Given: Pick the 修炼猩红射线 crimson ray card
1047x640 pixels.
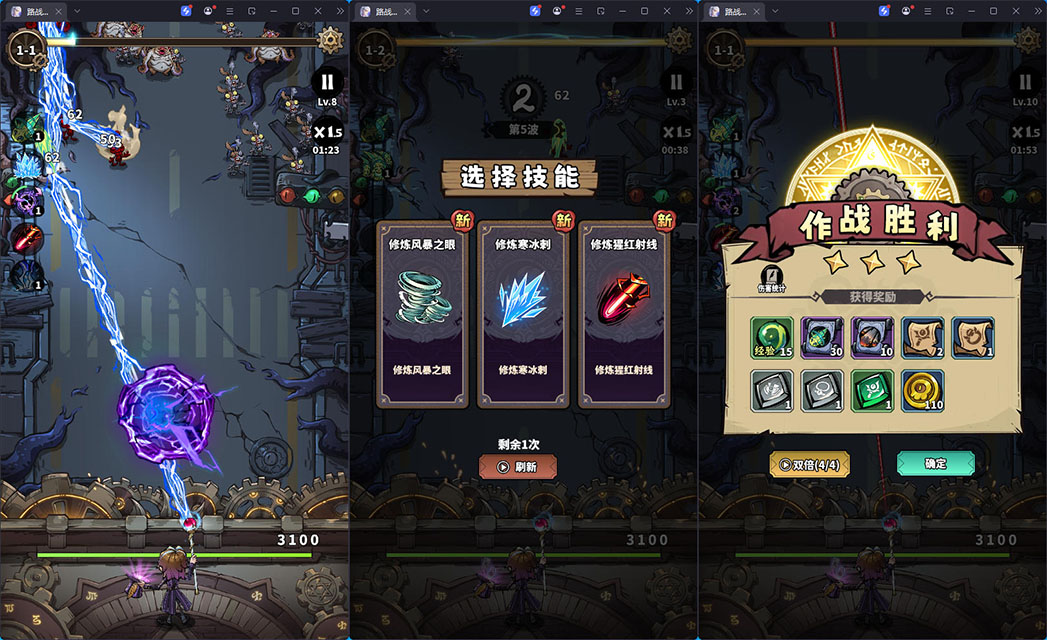Looking at the screenshot, I should (626, 314).
